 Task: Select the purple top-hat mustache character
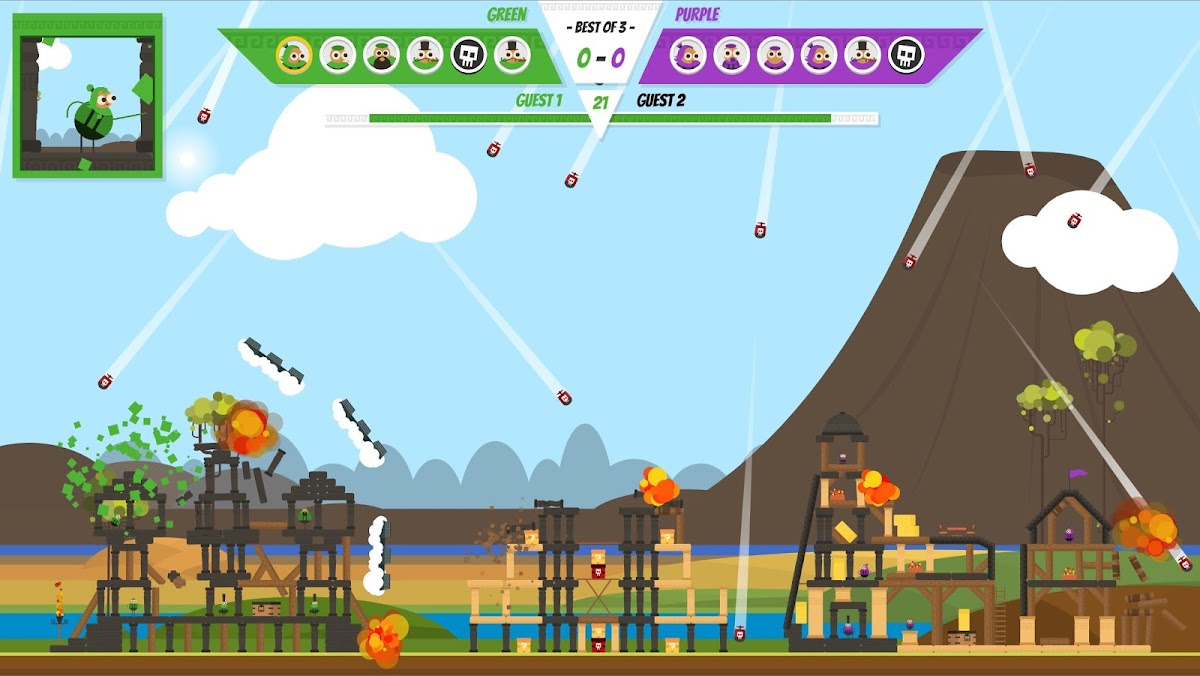[x=862, y=55]
